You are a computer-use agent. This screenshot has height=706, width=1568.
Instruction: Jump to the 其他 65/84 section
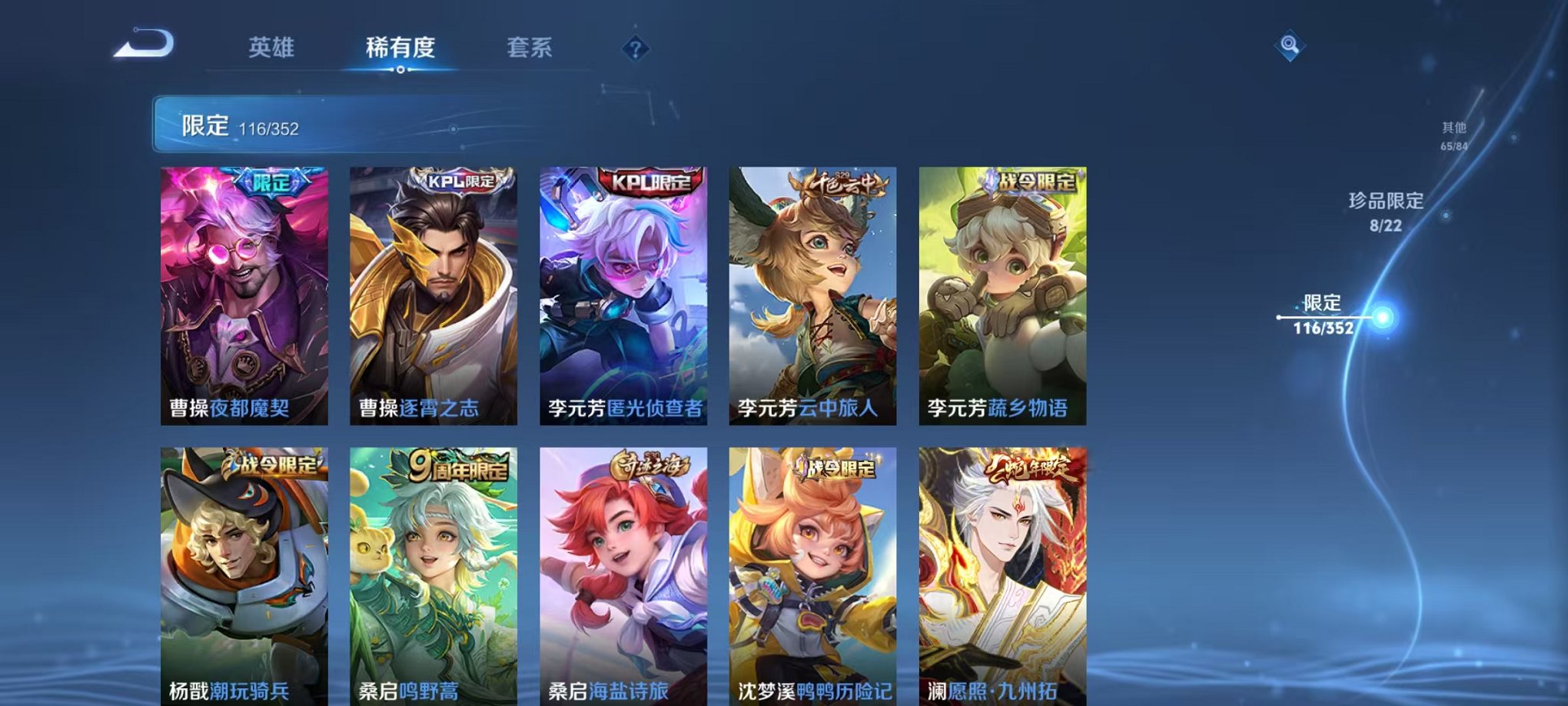coord(1453,137)
